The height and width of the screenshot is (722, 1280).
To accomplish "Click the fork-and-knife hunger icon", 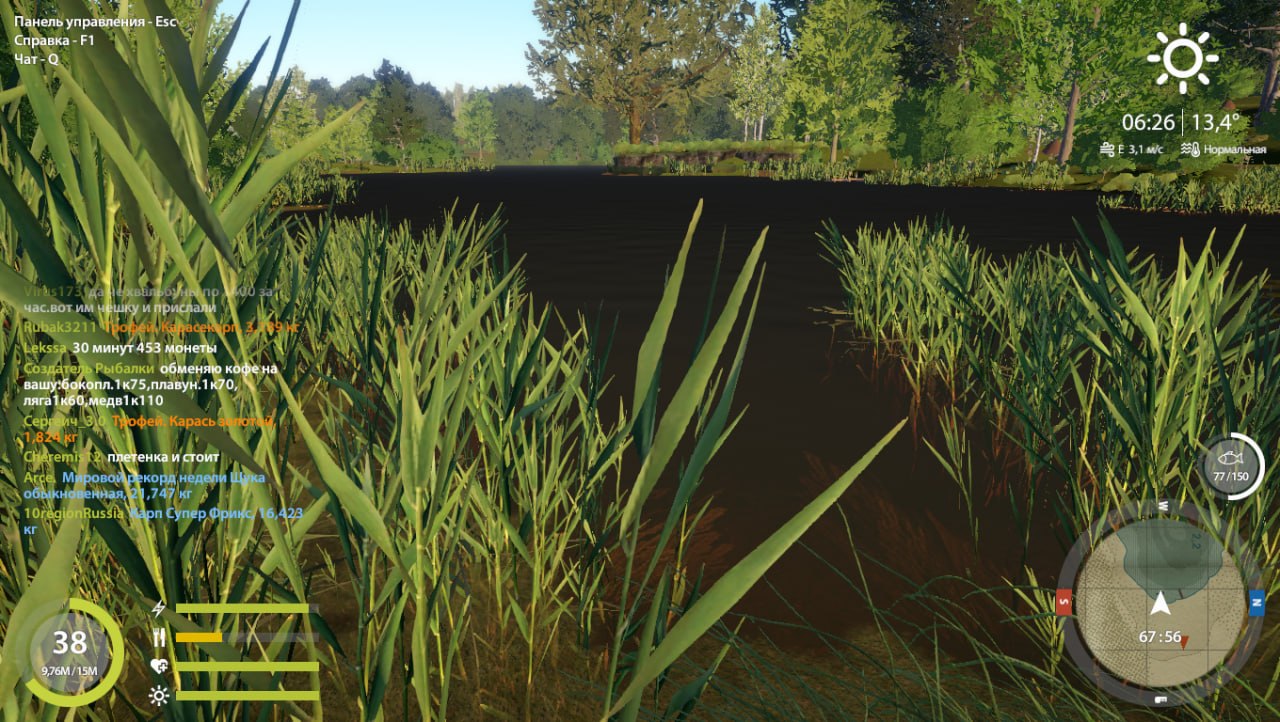I will 160,636.
